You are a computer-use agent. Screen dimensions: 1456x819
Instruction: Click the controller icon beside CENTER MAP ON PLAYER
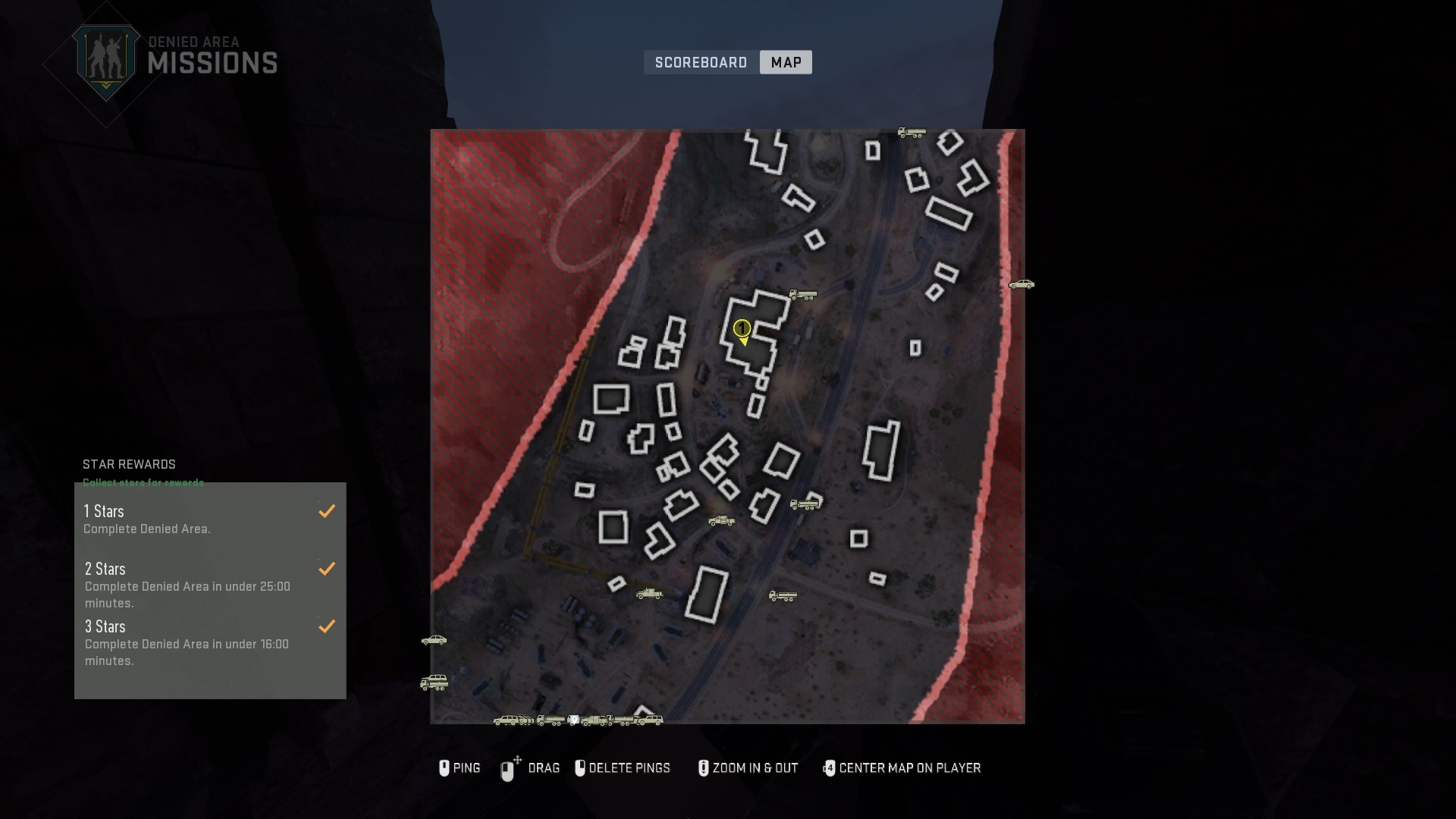tap(830, 768)
